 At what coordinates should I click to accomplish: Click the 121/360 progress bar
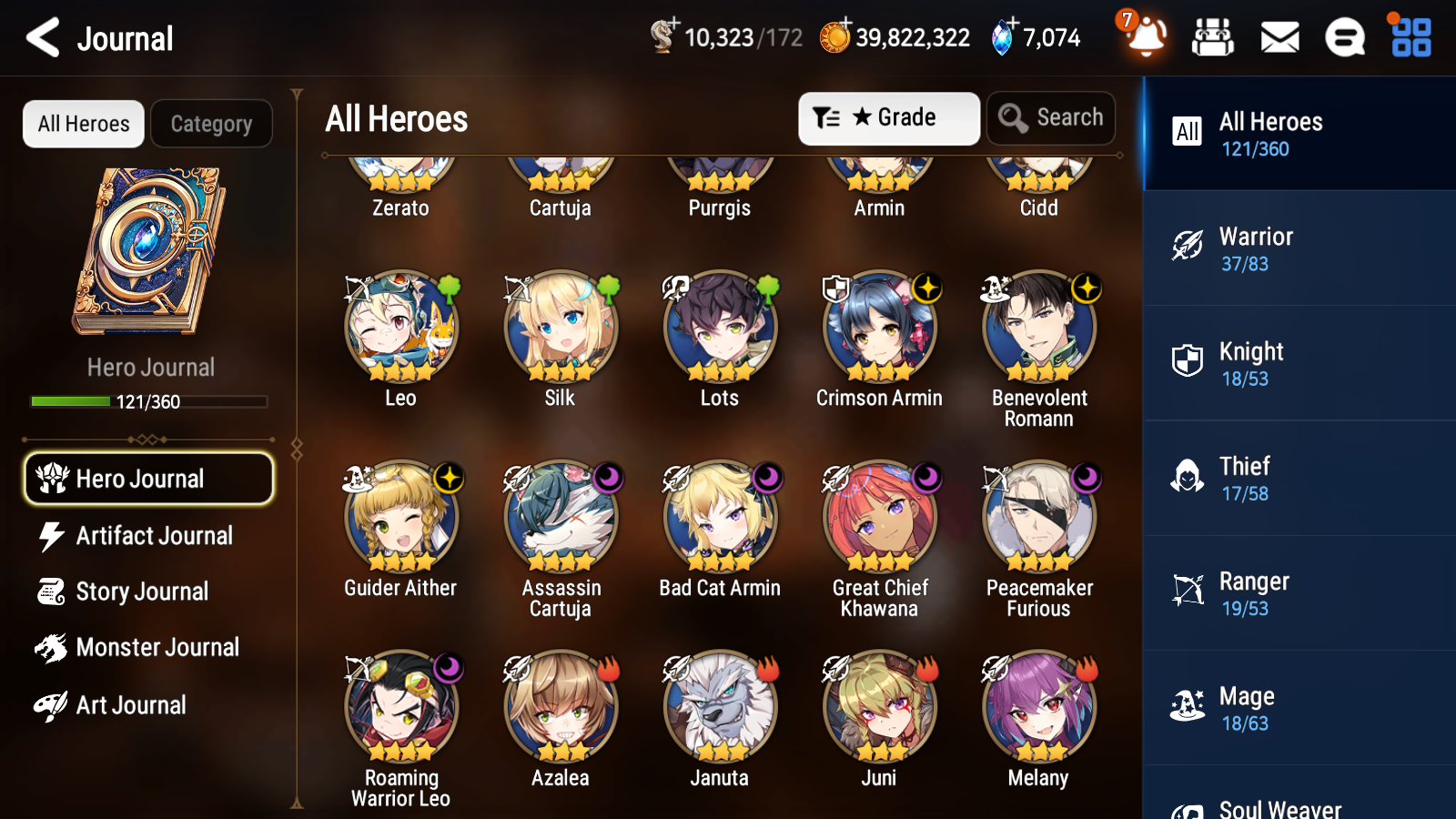point(149,401)
